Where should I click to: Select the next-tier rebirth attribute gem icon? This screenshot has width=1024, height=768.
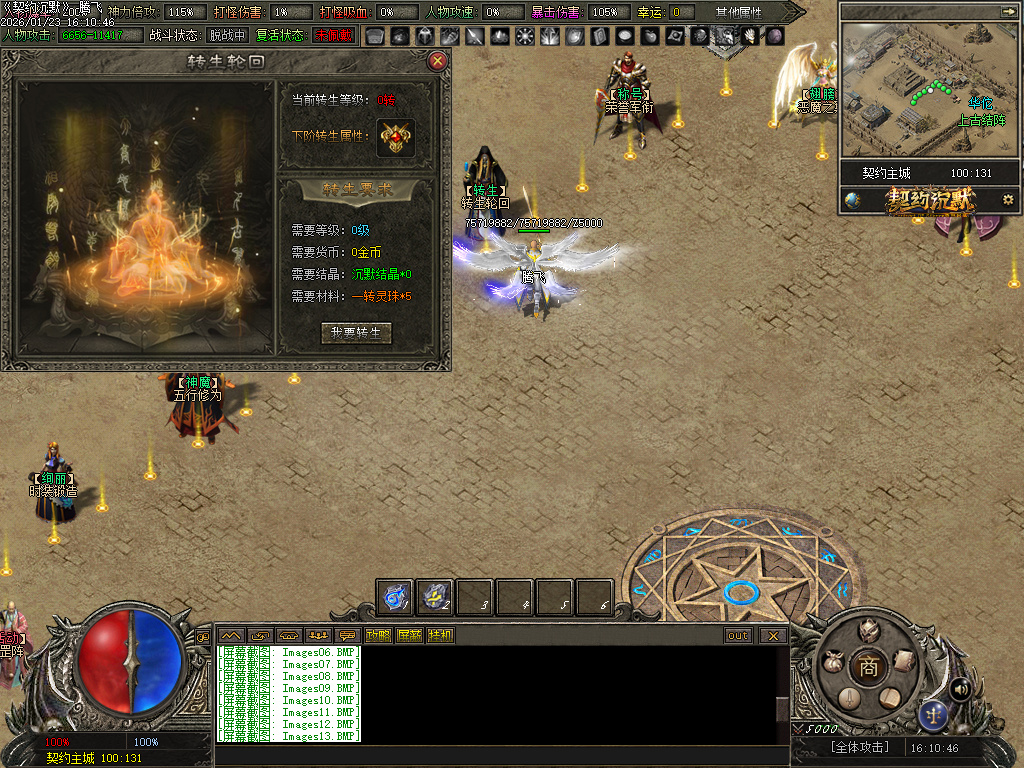(396, 137)
